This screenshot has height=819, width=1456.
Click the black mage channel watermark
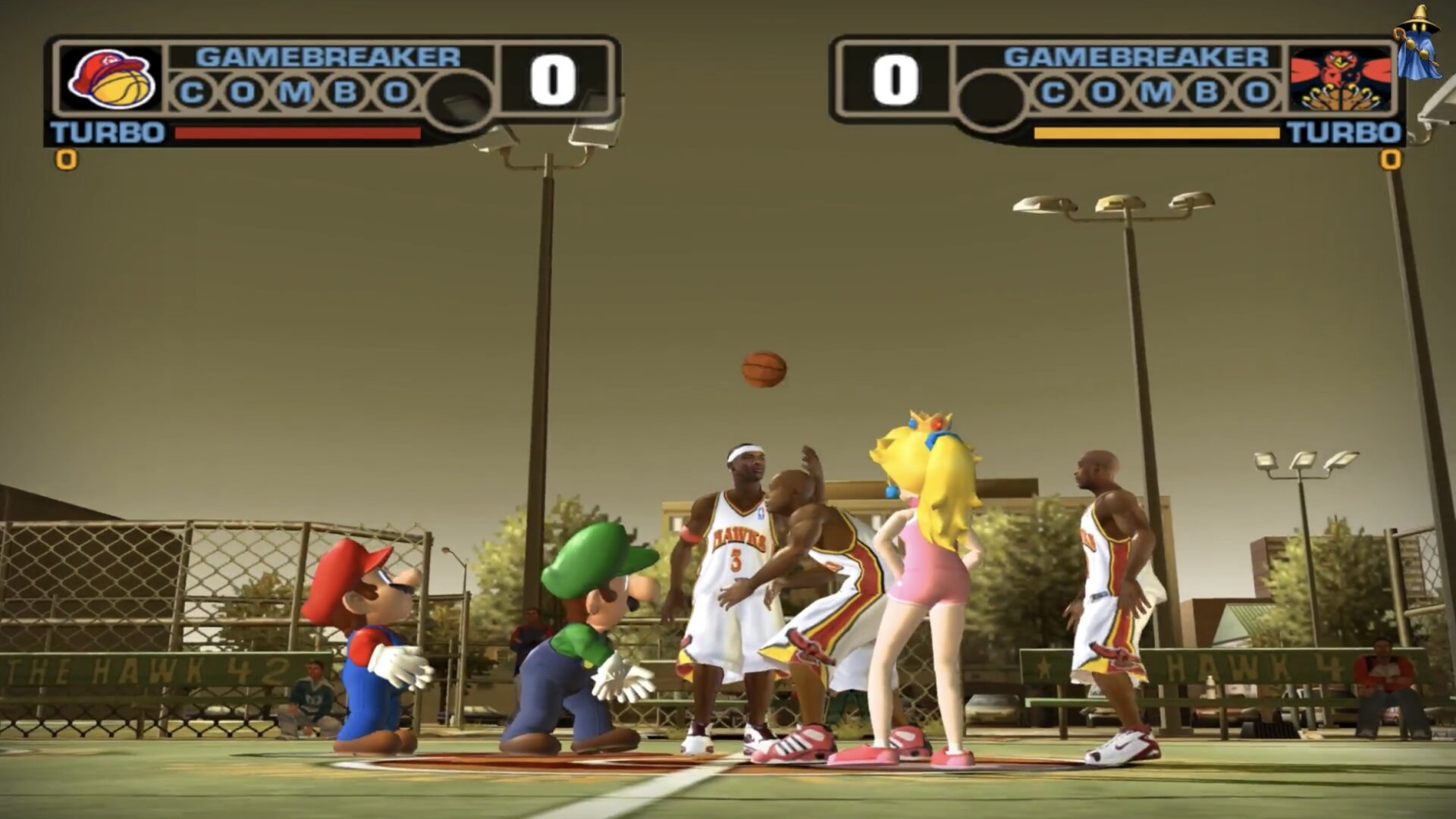[x=1417, y=42]
